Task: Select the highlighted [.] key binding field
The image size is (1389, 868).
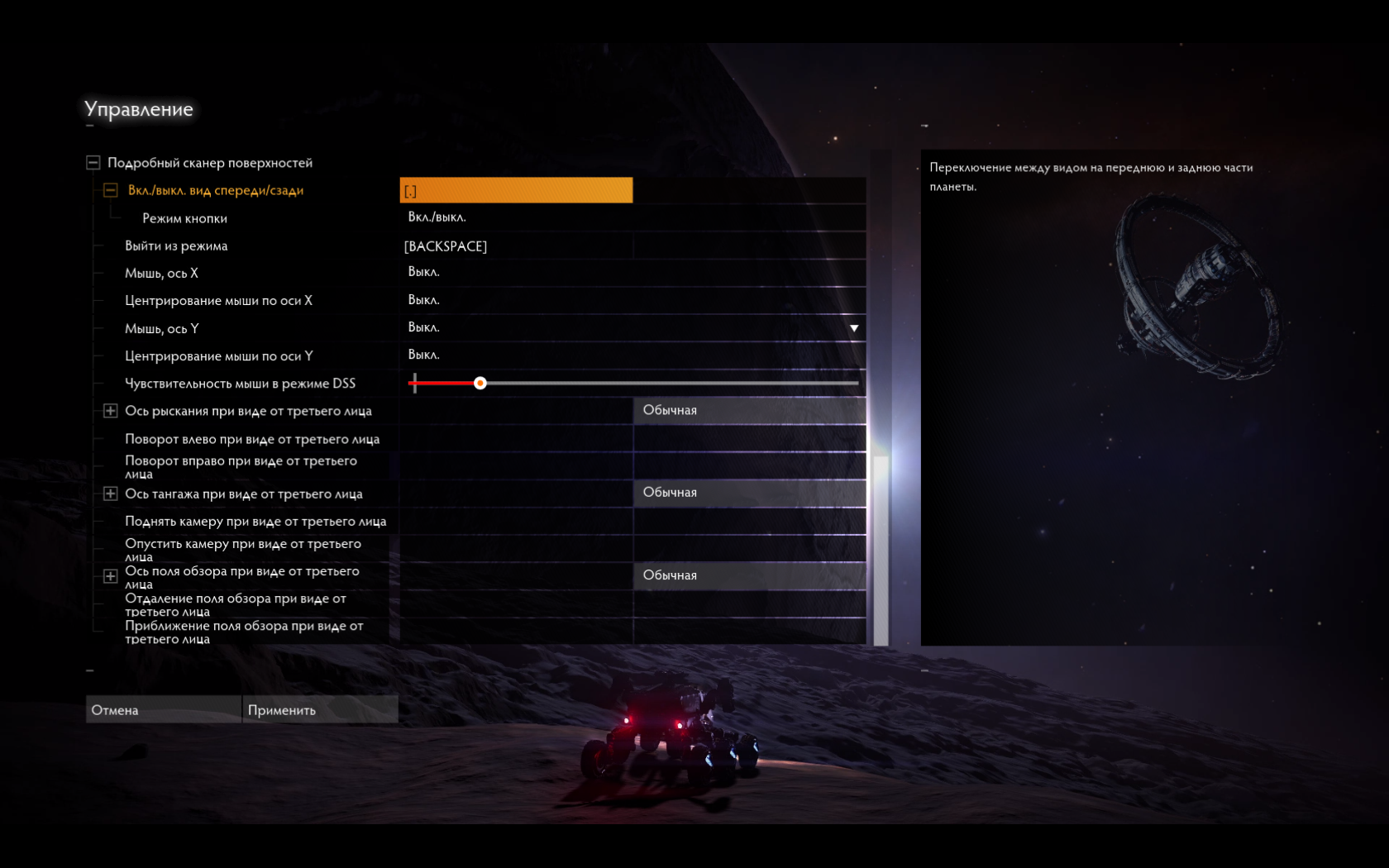Action: tap(516, 190)
